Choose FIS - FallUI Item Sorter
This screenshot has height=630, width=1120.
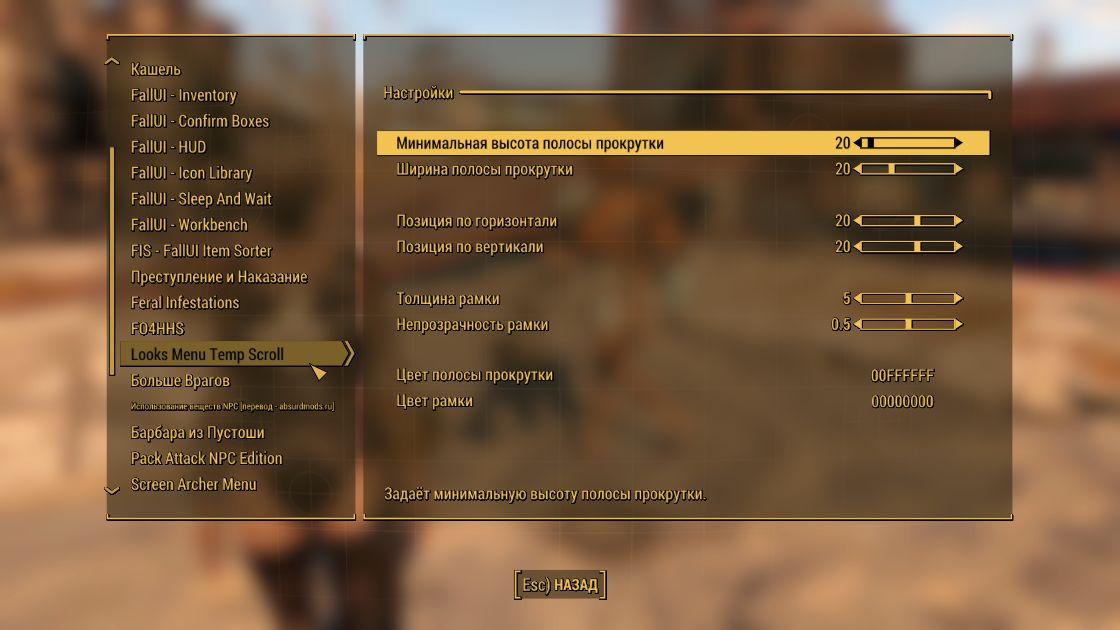pos(201,251)
